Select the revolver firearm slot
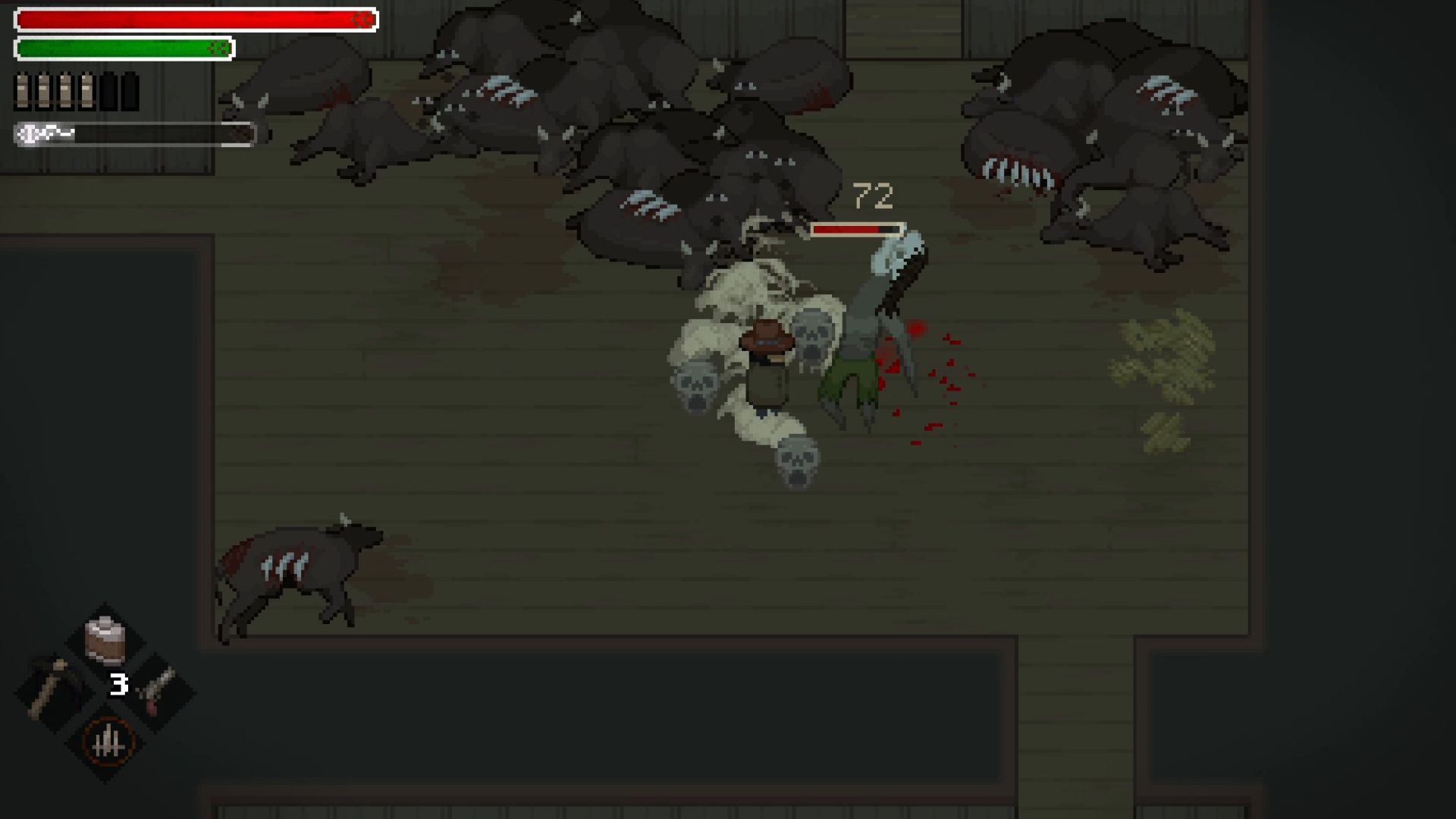Screen dimensions: 1456x819 pos(158,690)
